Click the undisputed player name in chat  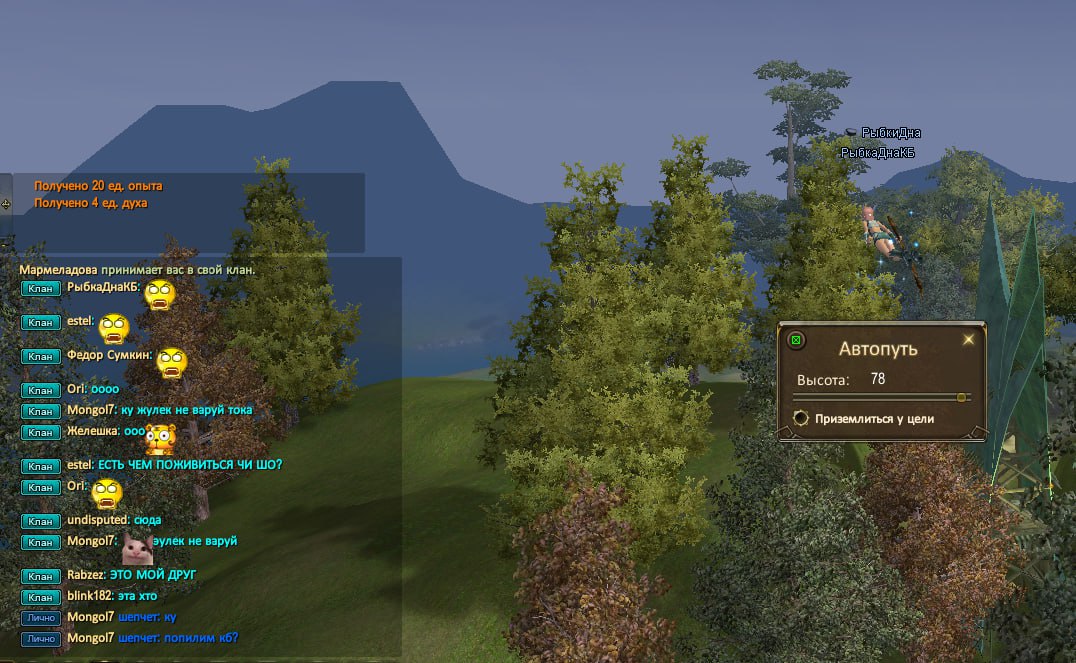coord(99,520)
